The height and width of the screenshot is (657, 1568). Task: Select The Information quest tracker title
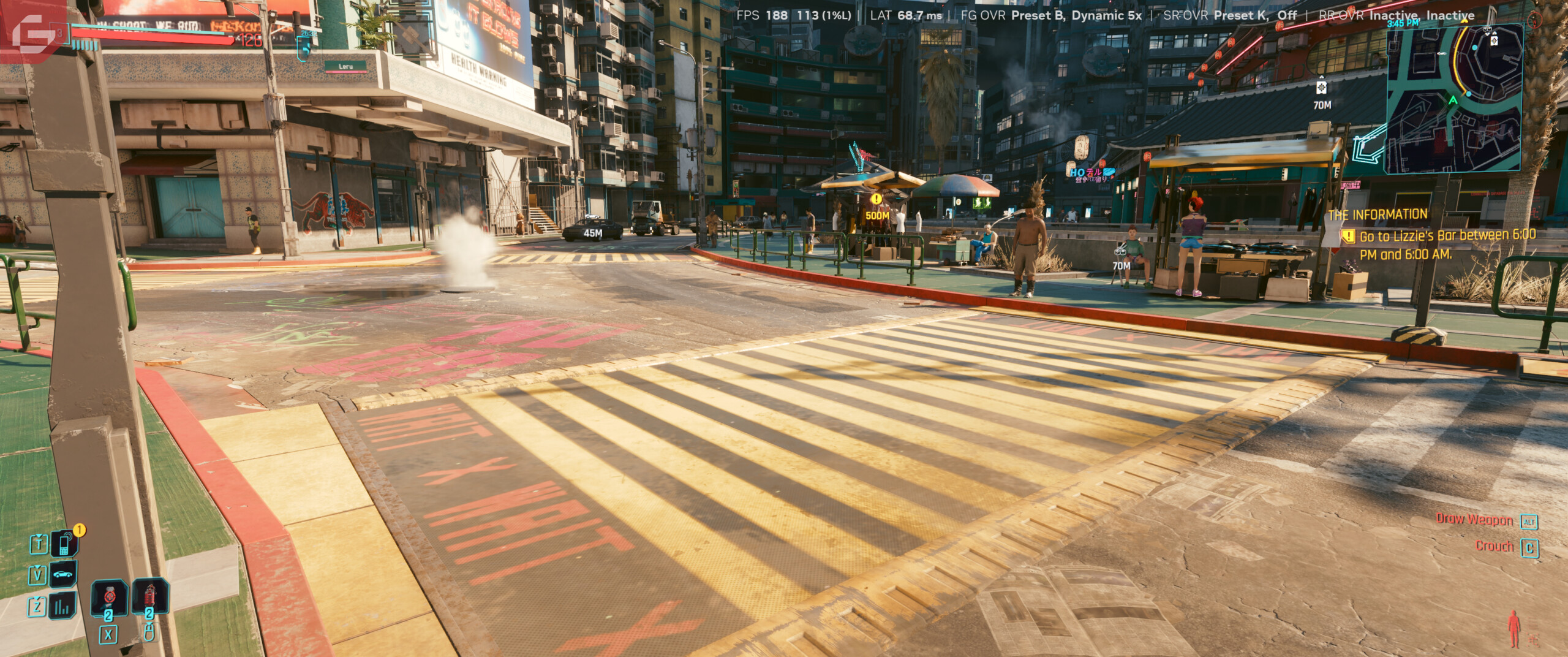click(x=1377, y=215)
